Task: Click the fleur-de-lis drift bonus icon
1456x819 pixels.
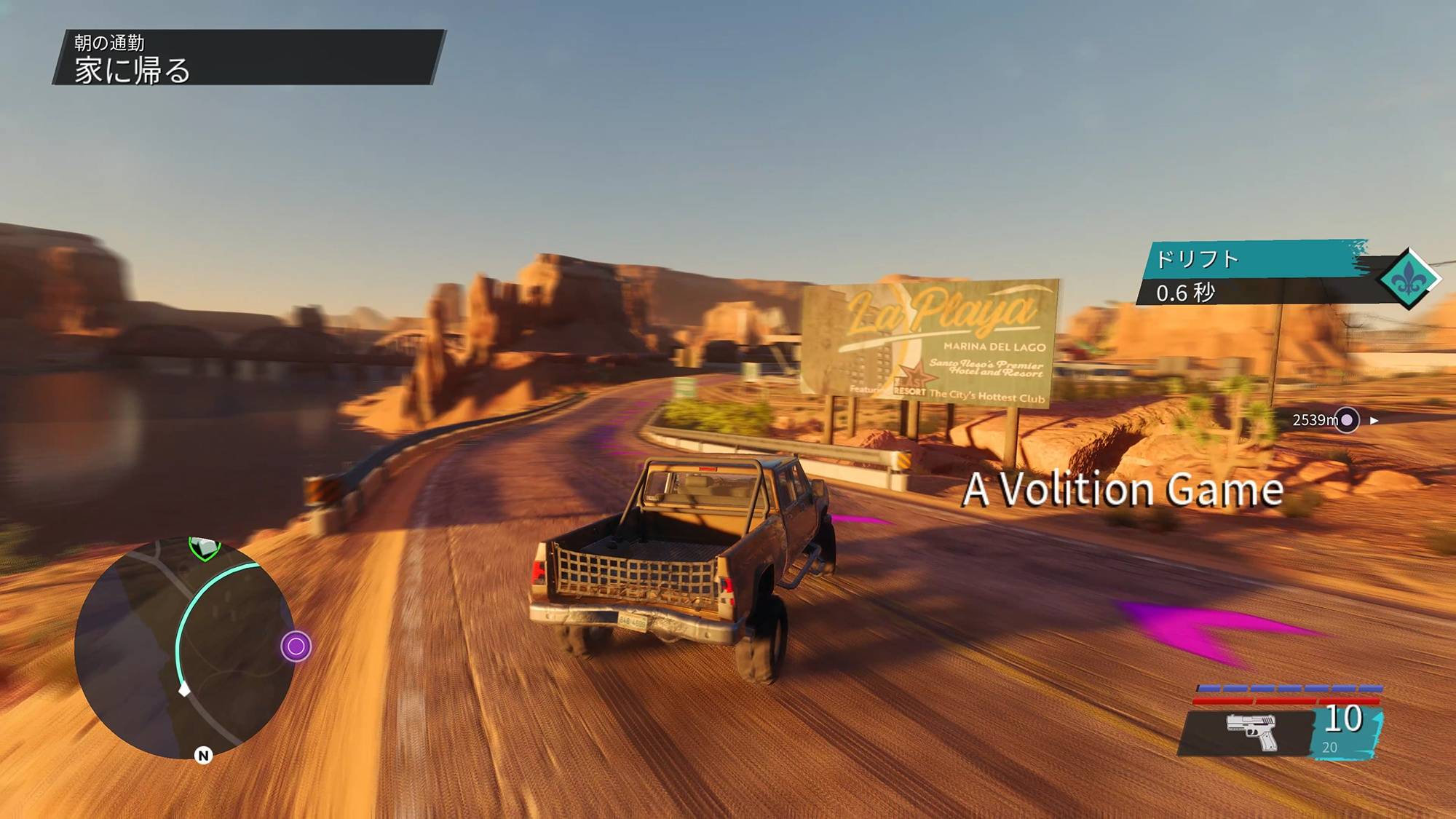Action: (1409, 279)
